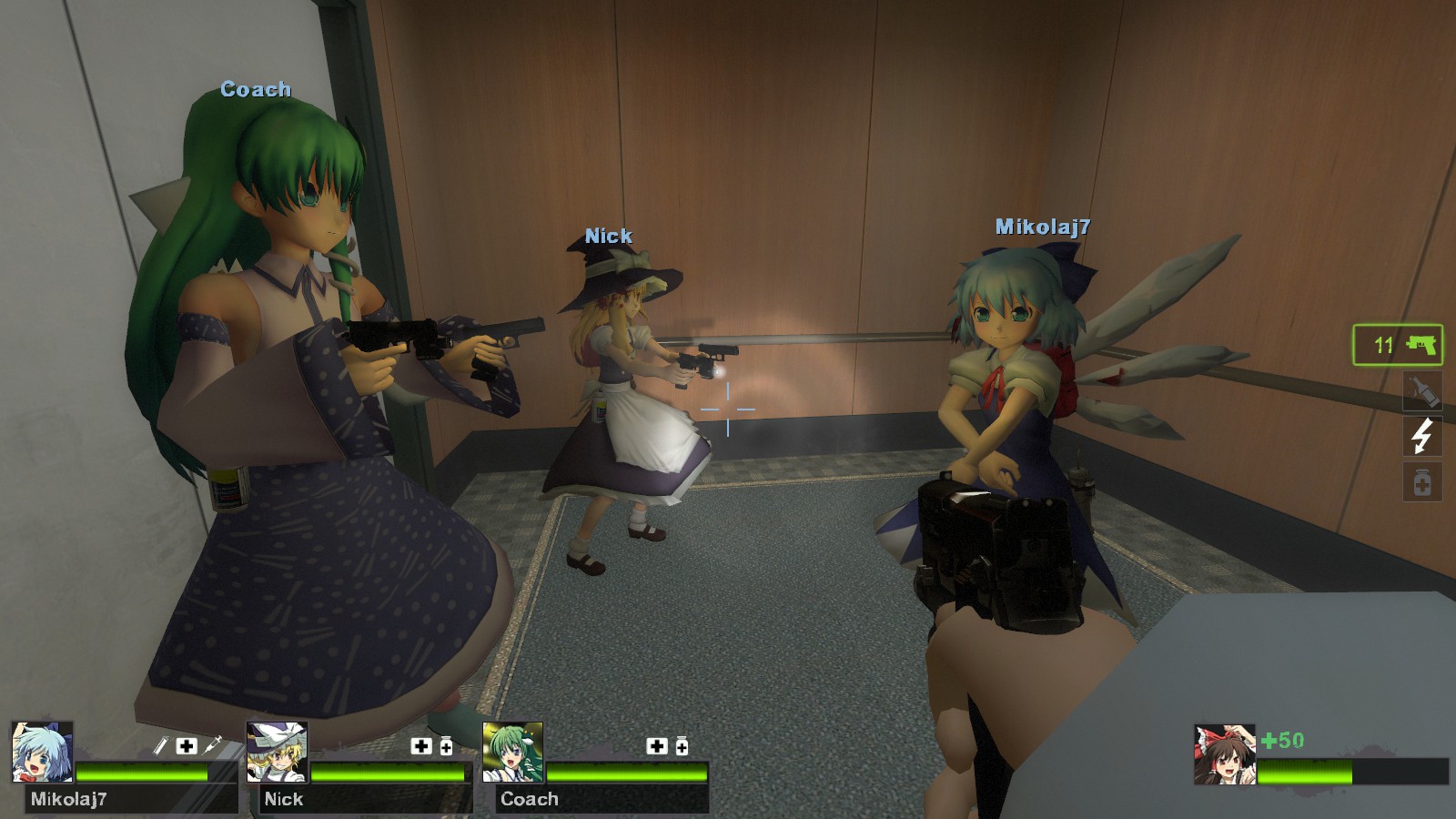Select Coach's green-haired teammate portrait

(513, 753)
